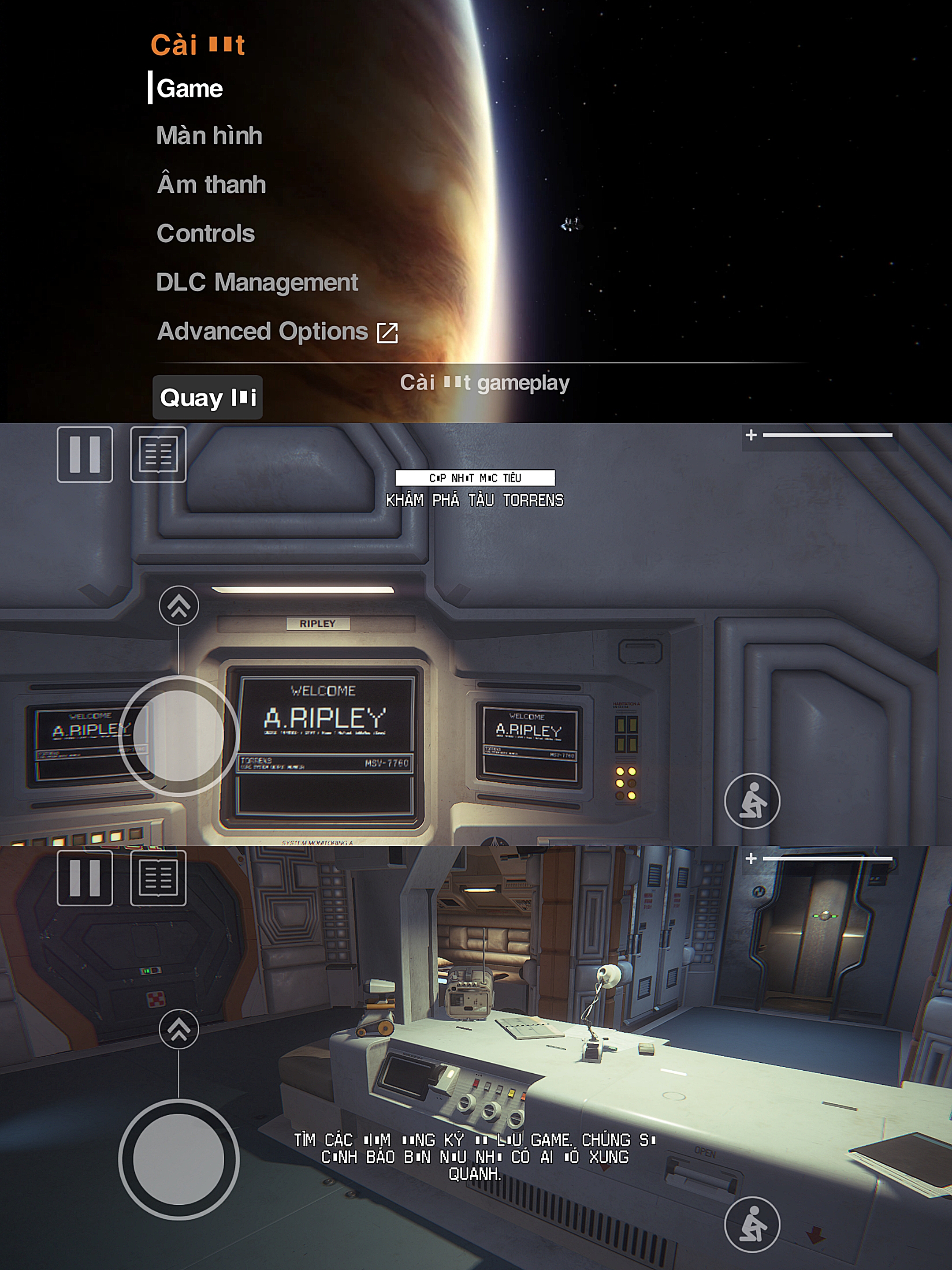This screenshot has width=952, height=1270.
Task: Open the Màn hình settings
Action: (209, 136)
